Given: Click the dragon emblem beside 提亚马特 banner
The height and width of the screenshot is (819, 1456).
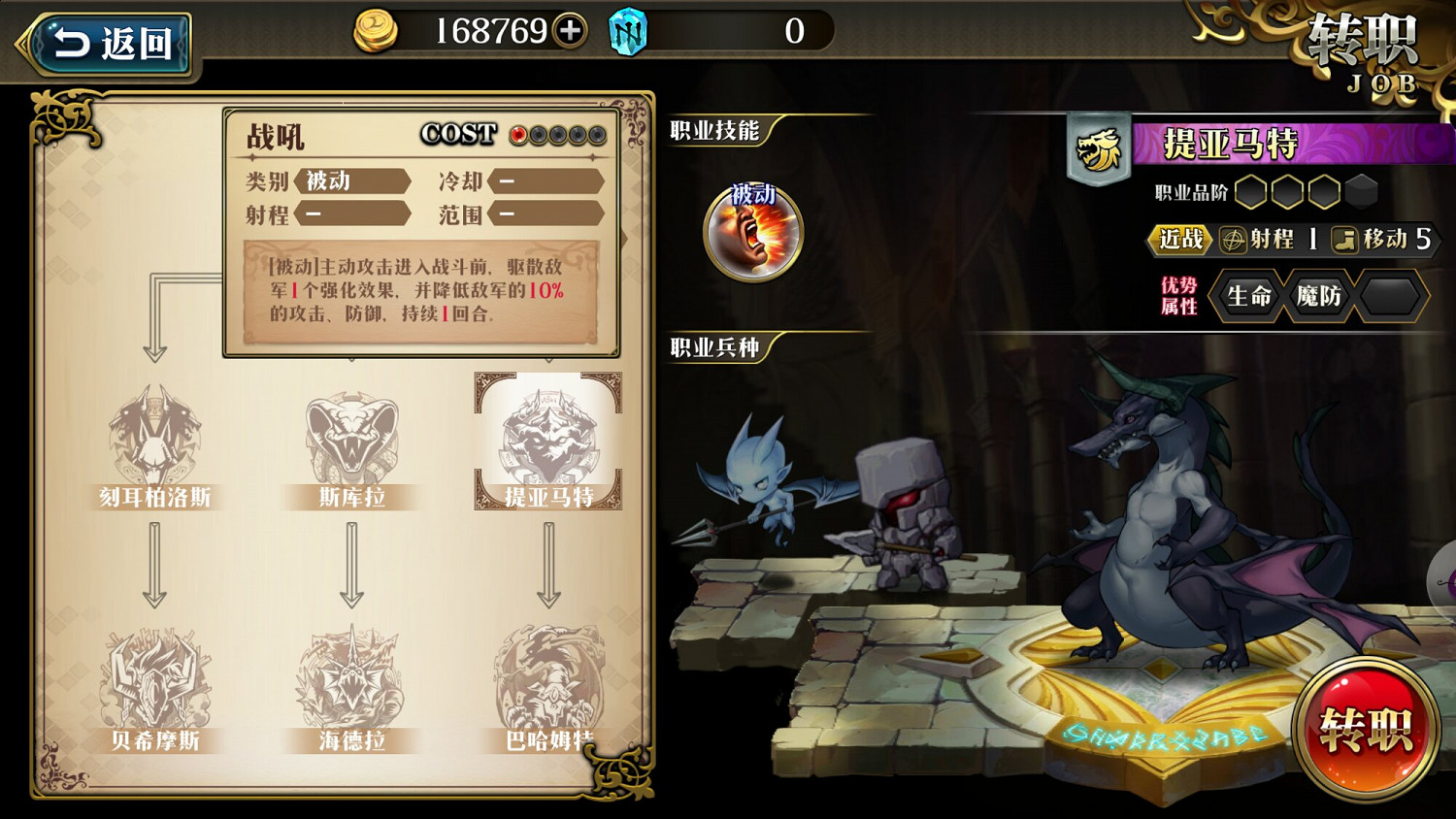Looking at the screenshot, I should pyautogui.click(x=1097, y=147).
